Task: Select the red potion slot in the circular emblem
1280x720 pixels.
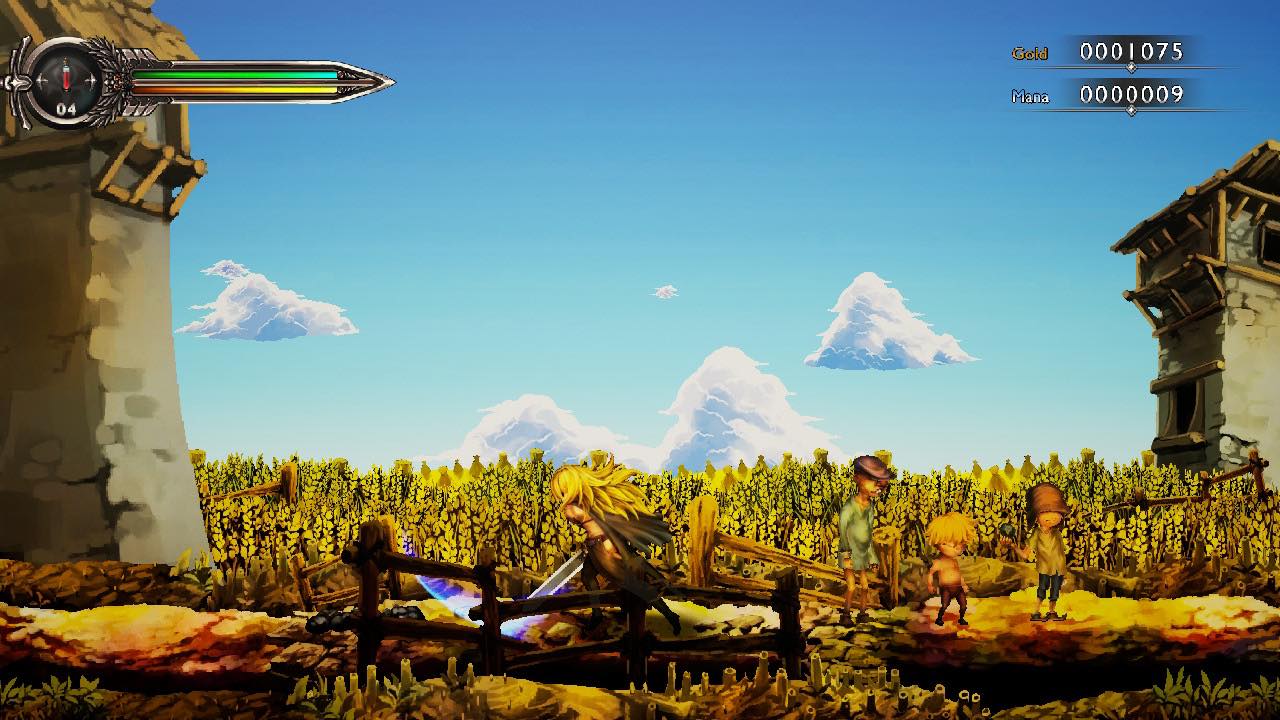Action: [x=66, y=78]
